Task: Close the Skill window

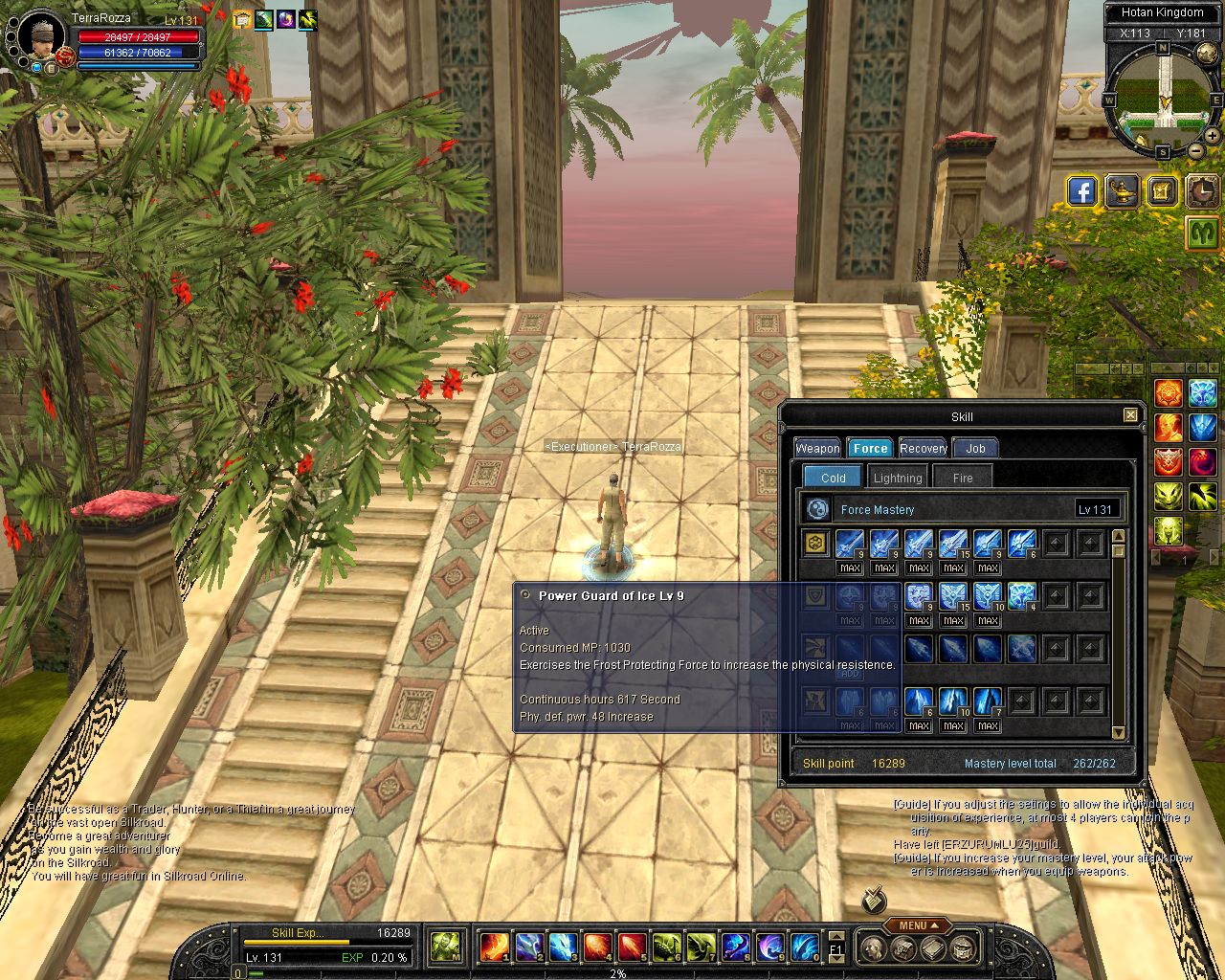Action: click(1130, 415)
